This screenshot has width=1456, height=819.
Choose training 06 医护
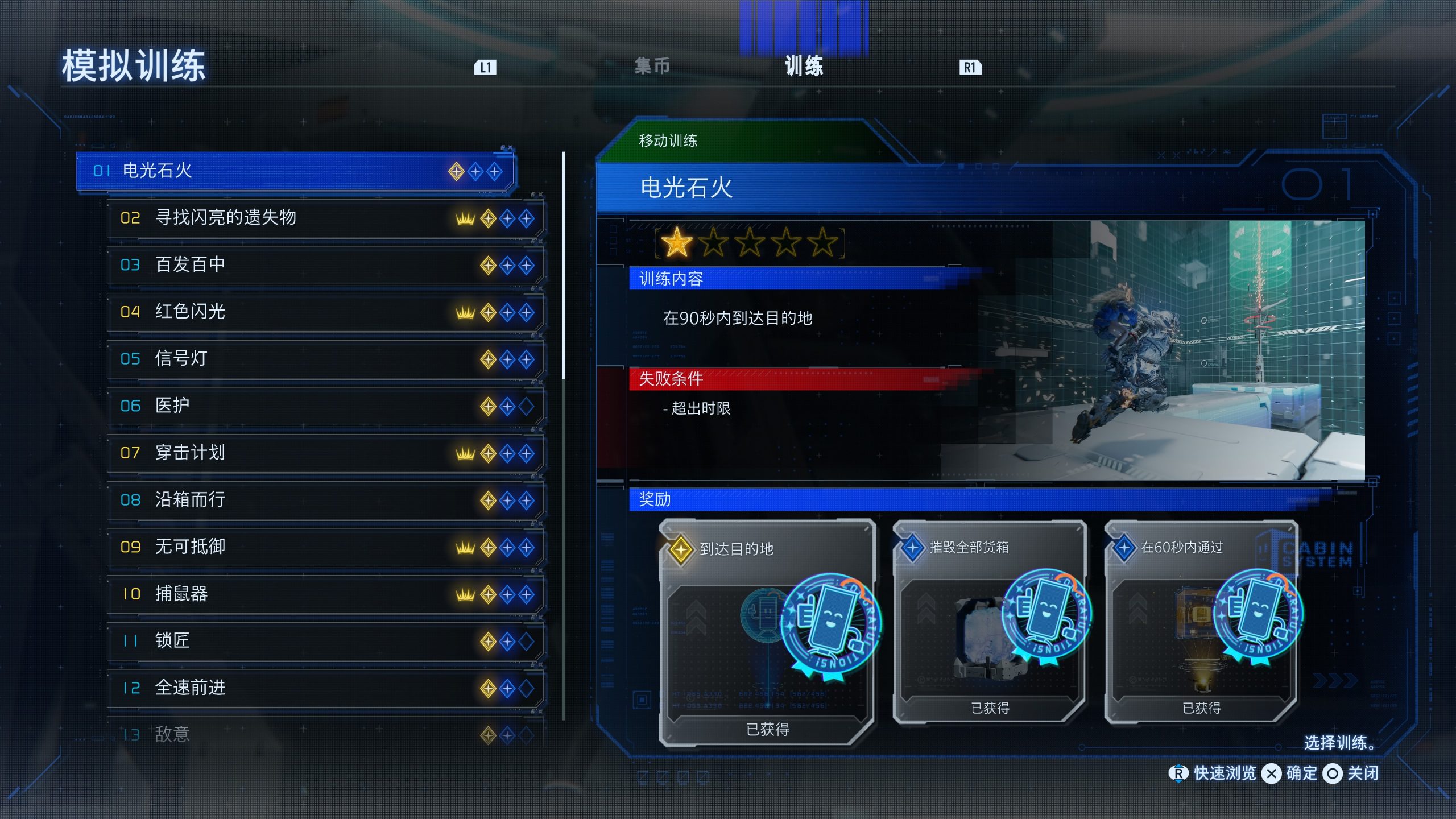point(324,406)
